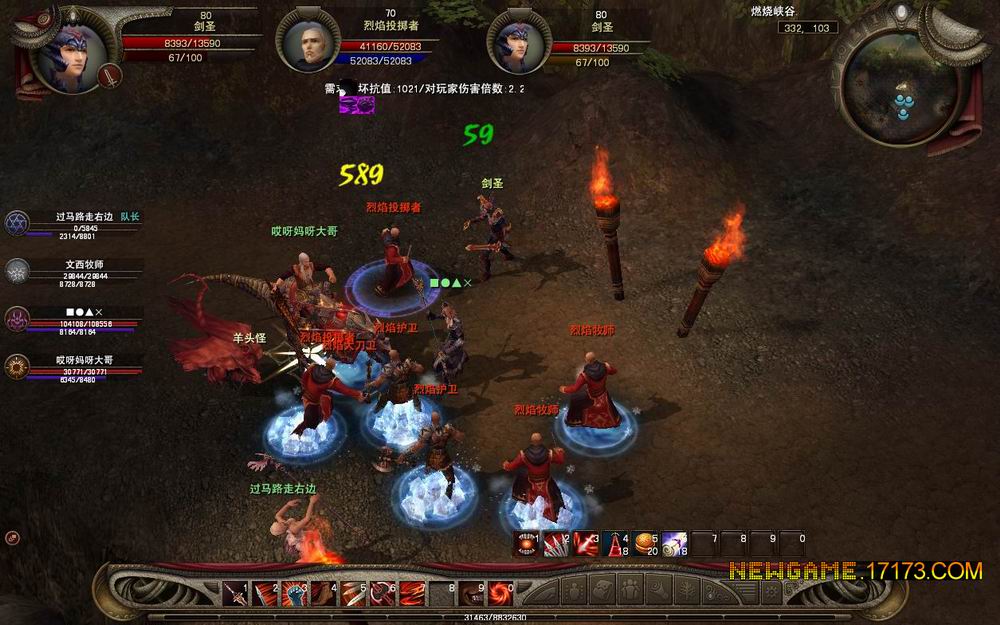Eat the burger food item in quickbar
Screen dimensions: 1000x625
[x=645, y=543]
